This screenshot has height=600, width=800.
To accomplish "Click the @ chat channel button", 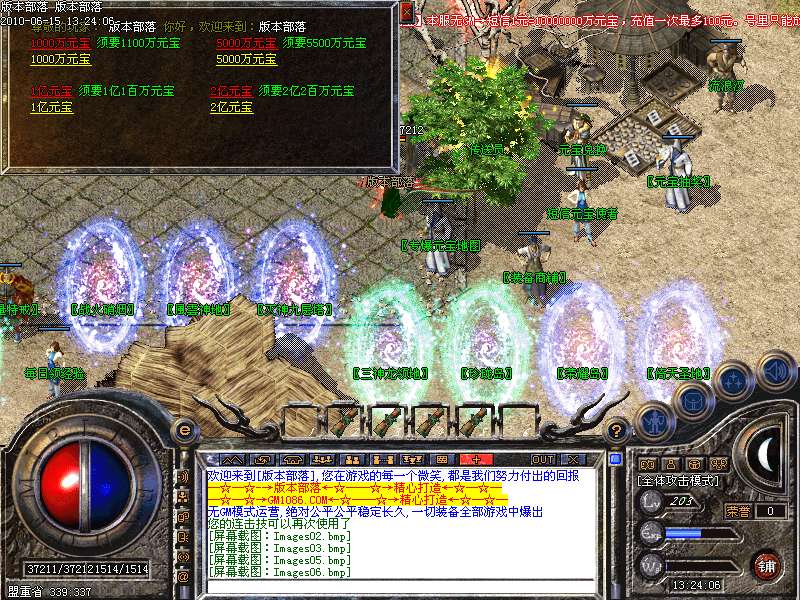I will [183, 576].
